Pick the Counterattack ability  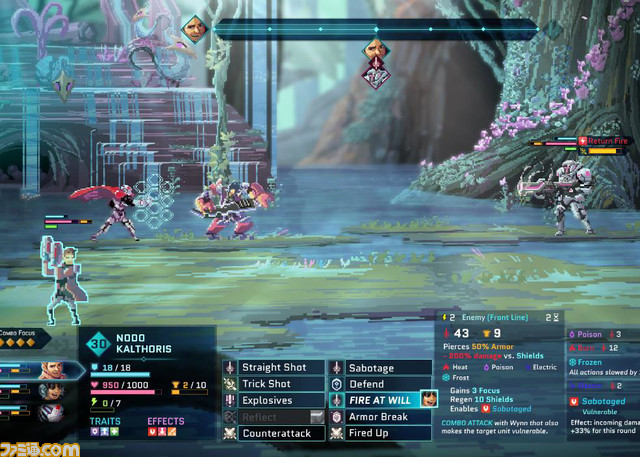pyautogui.click(x=274, y=433)
